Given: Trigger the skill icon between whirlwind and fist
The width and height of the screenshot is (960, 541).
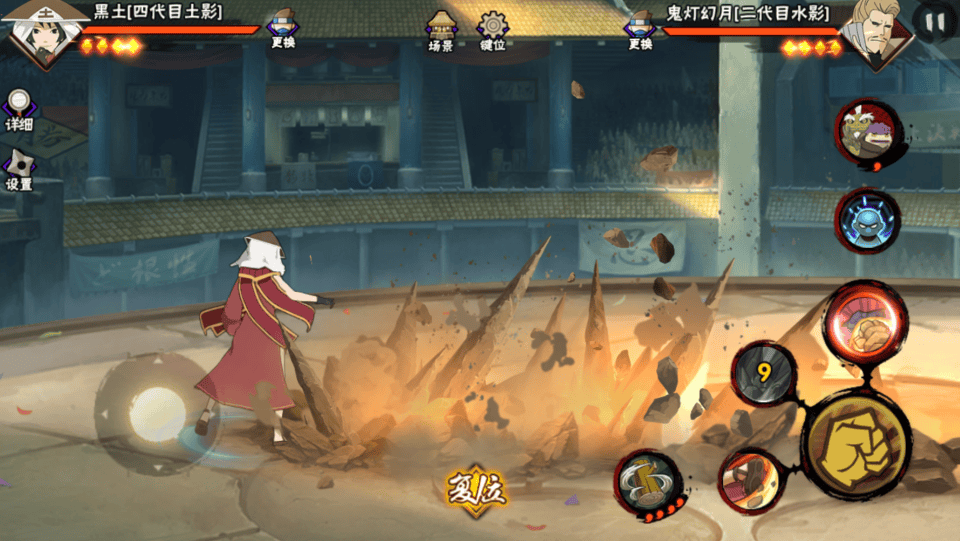Looking at the screenshot, I should click(x=750, y=480).
